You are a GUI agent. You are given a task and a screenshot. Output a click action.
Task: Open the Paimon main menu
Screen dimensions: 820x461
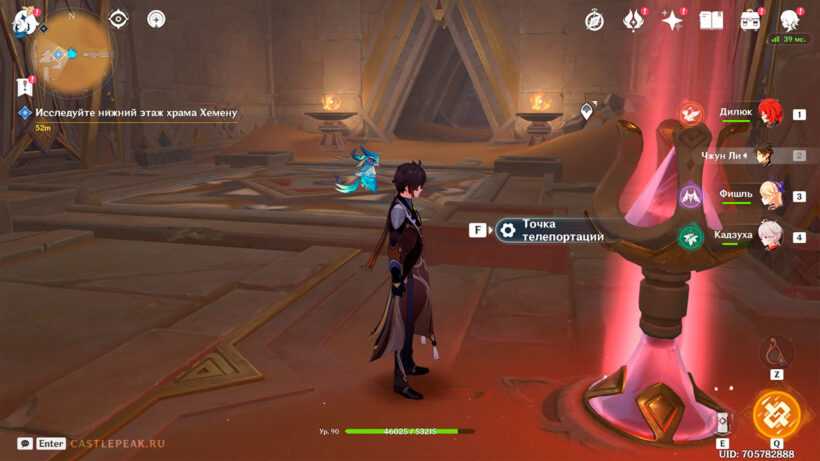click(24, 20)
